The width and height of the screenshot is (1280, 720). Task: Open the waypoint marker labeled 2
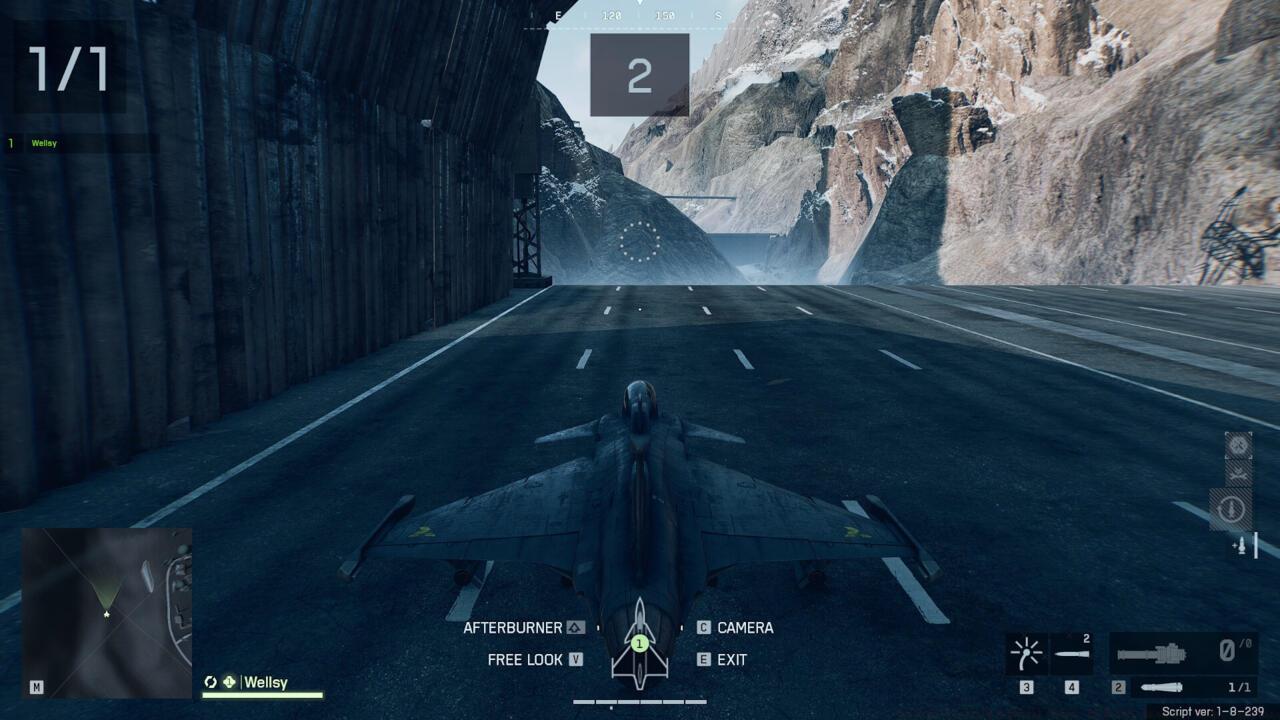(639, 73)
